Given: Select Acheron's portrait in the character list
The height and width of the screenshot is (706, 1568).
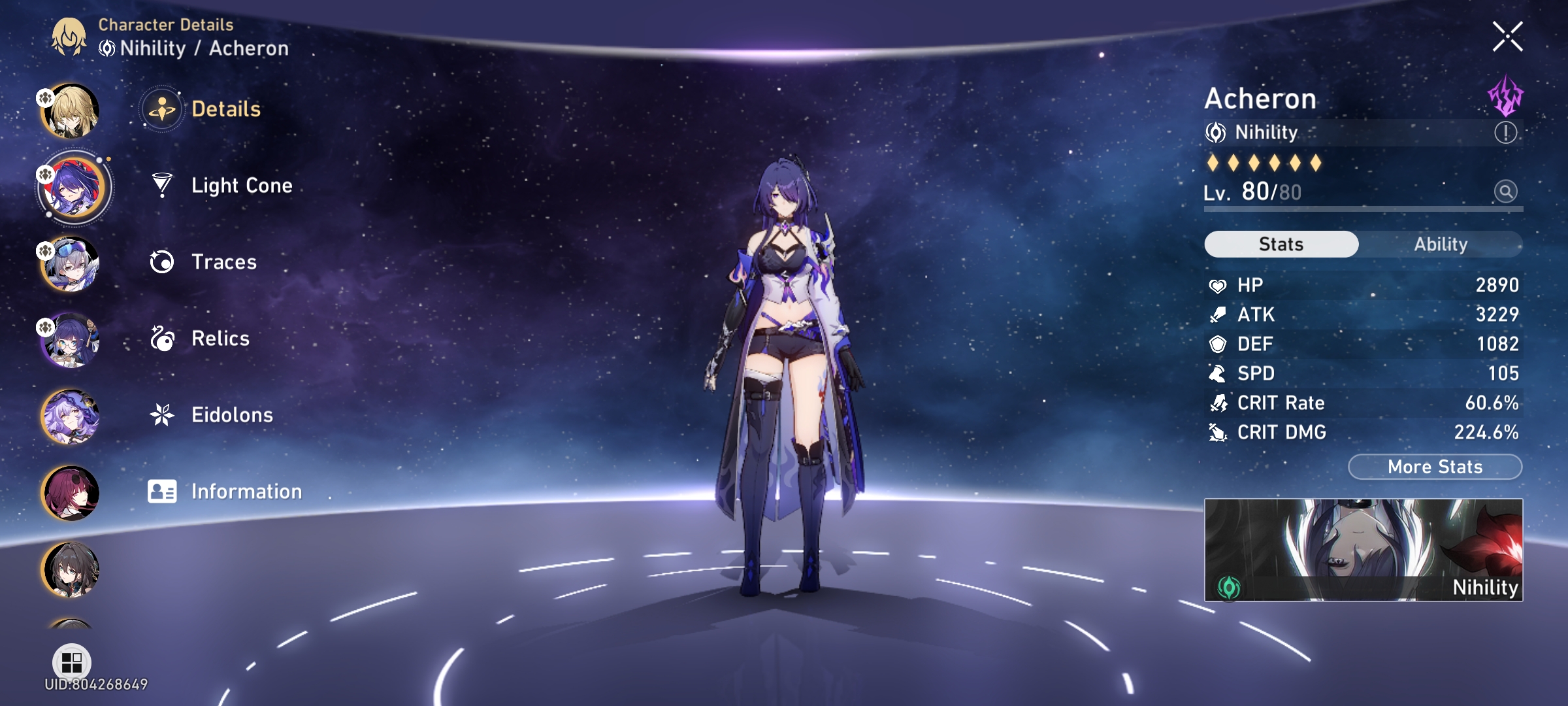Looking at the screenshot, I should coord(73,187).
